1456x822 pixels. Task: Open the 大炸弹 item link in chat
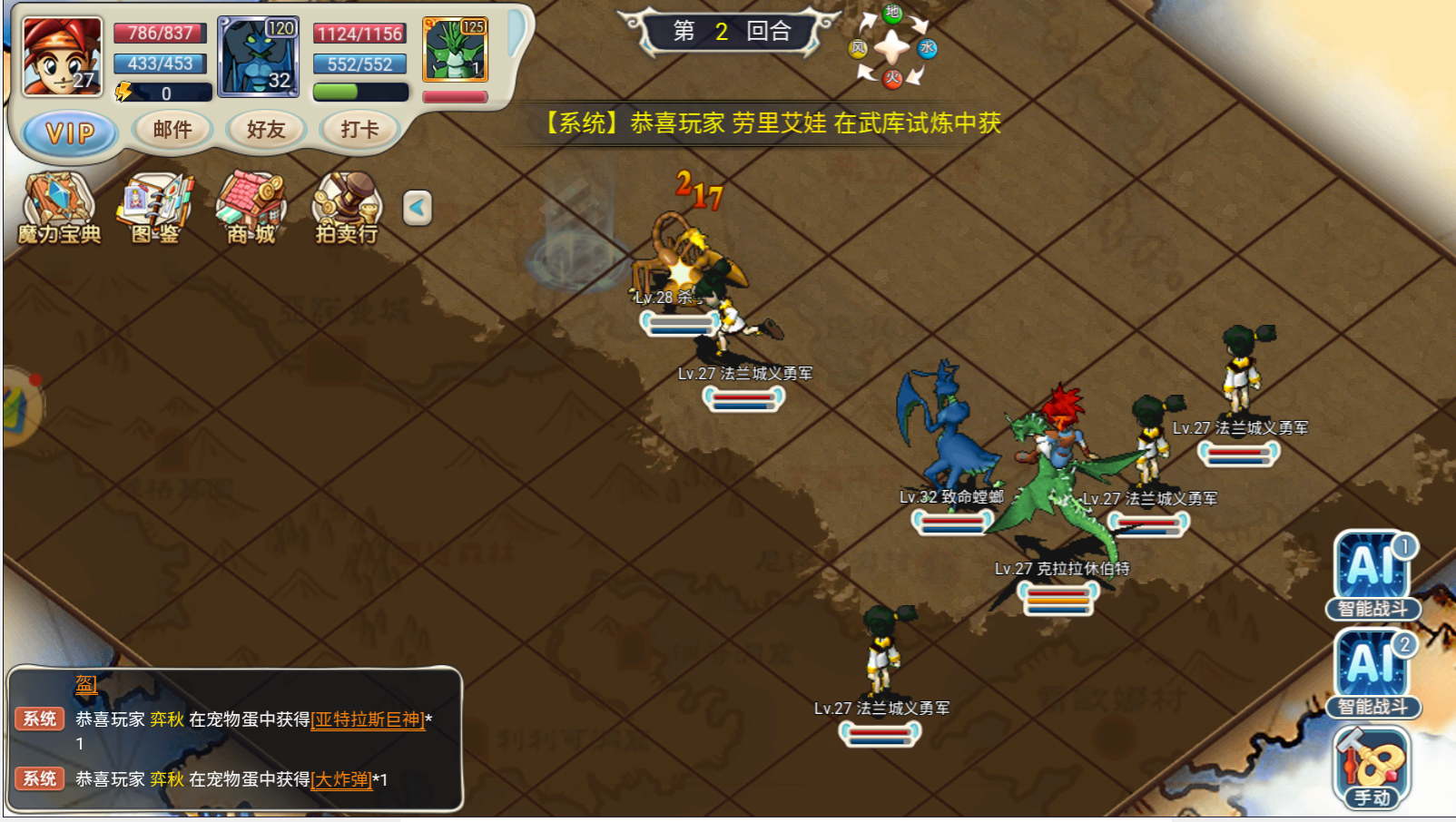click(341, 779)
